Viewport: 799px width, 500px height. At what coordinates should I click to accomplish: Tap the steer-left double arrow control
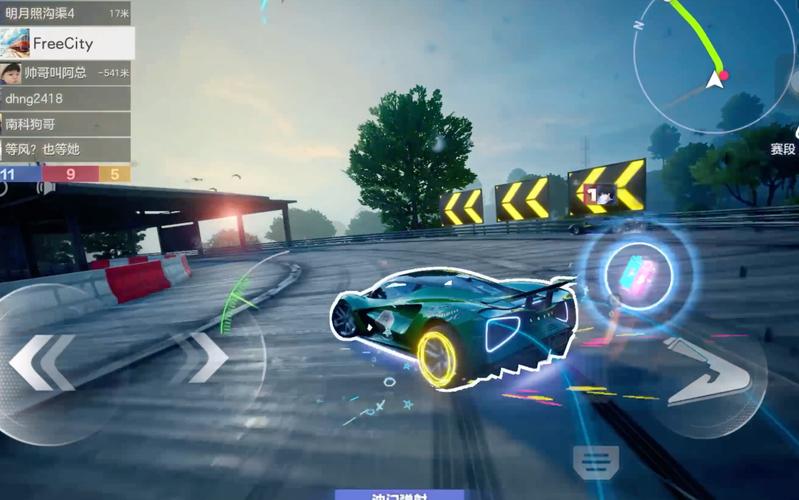[x=42, y=362]
